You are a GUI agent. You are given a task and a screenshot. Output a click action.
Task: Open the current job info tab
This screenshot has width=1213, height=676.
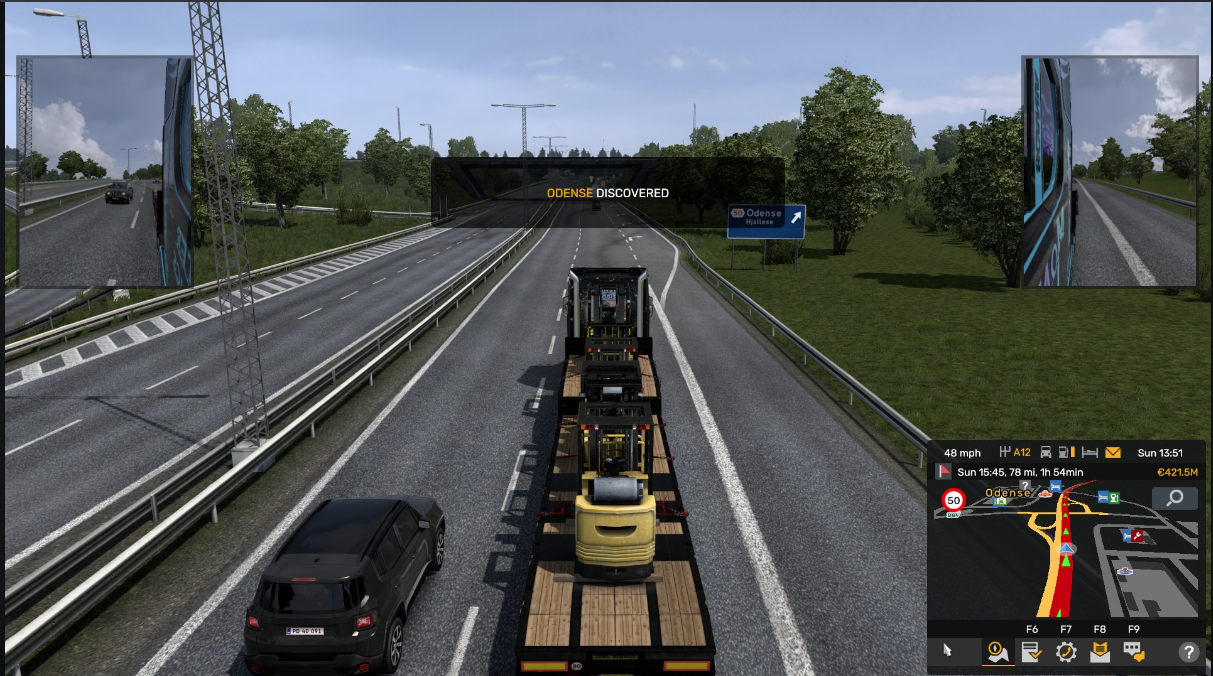point(1031,652)
